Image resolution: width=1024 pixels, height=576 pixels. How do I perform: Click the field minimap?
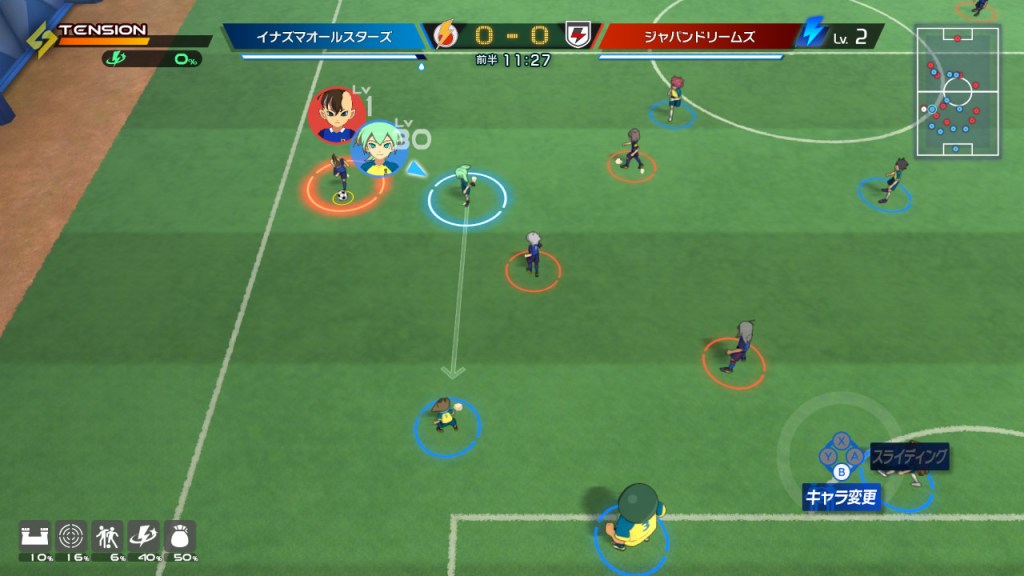point(957,92)
